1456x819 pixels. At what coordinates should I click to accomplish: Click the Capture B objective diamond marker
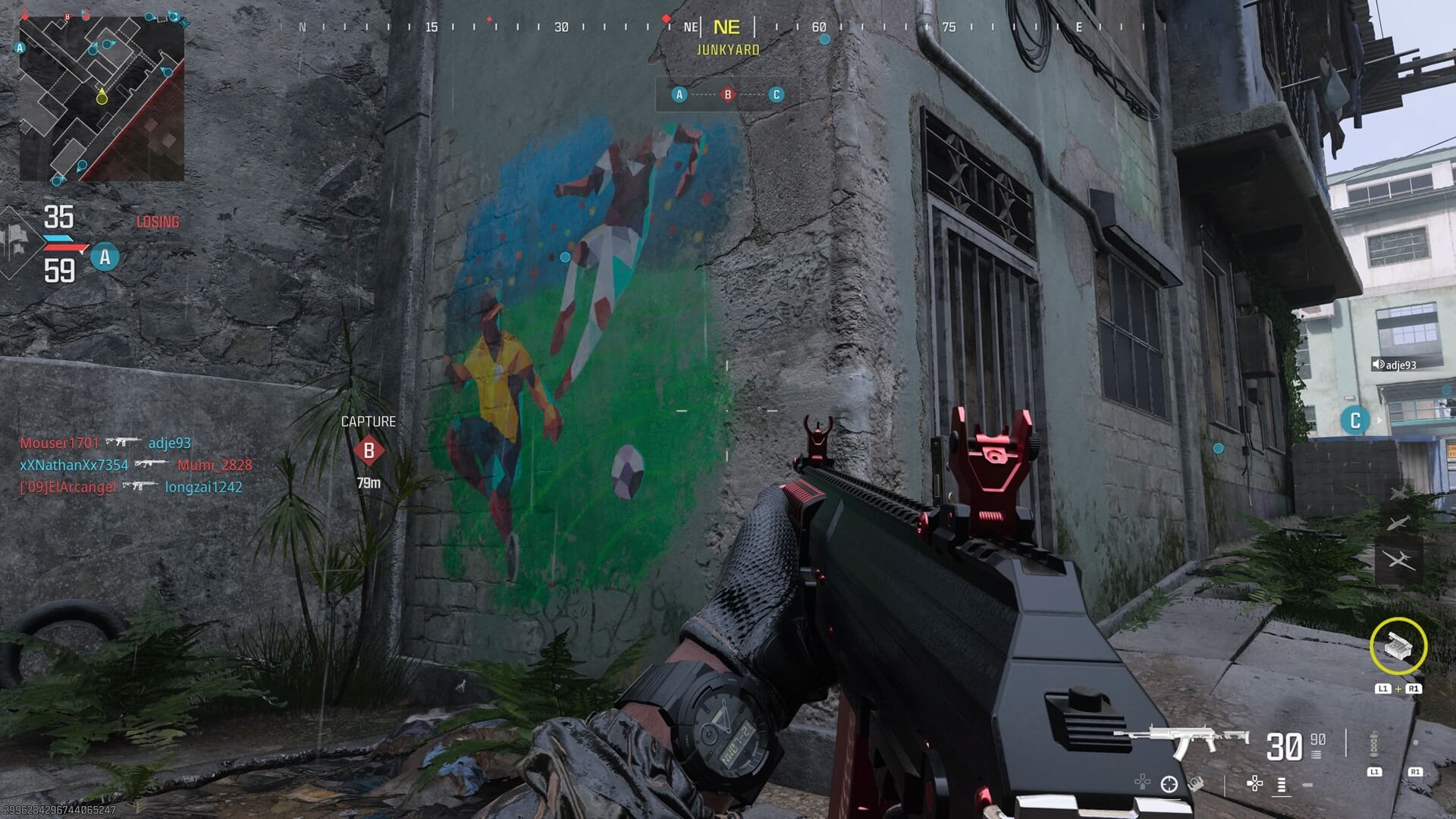[x=369, y=451]
